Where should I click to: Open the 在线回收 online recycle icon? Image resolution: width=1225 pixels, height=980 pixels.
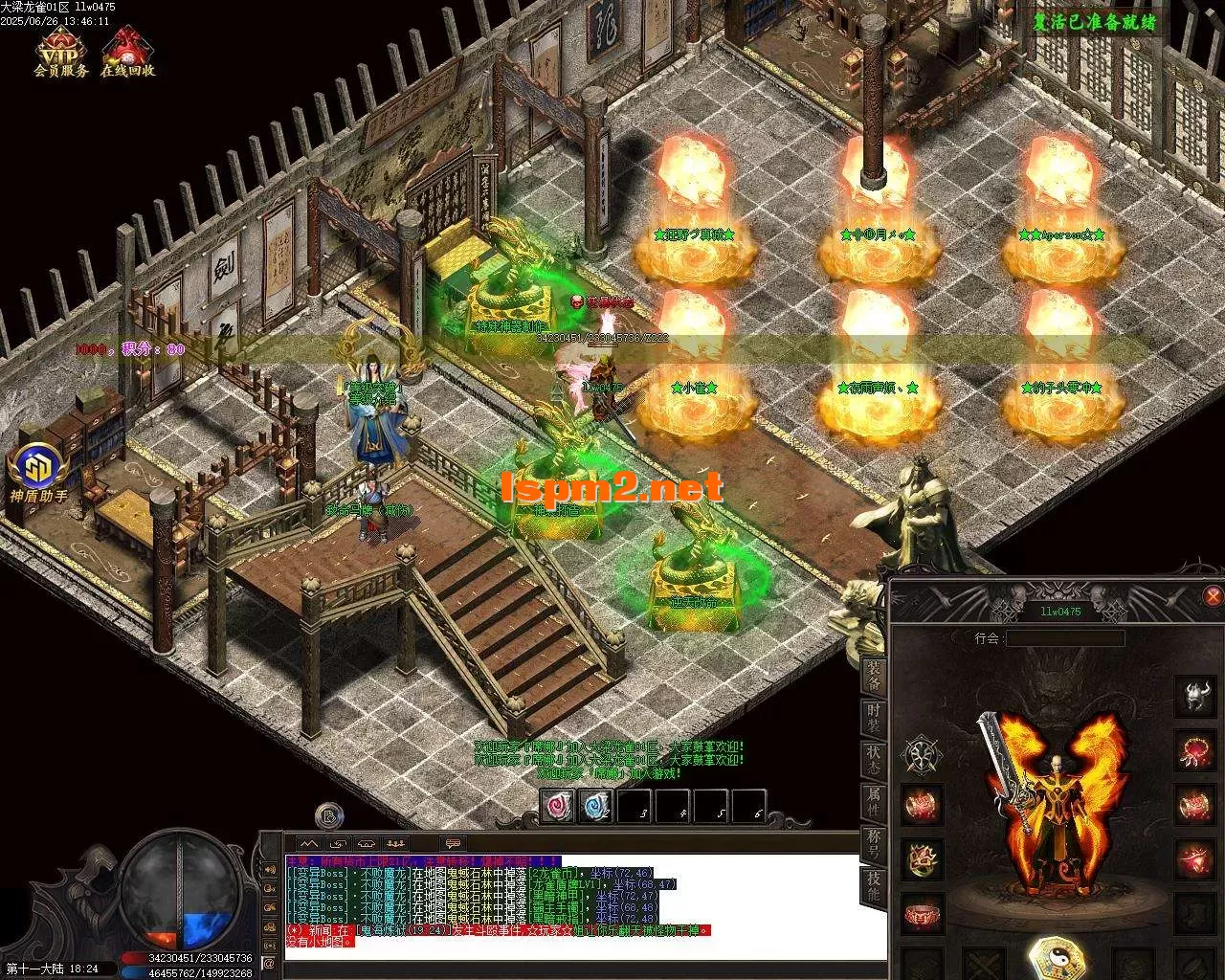coord(126,52)
